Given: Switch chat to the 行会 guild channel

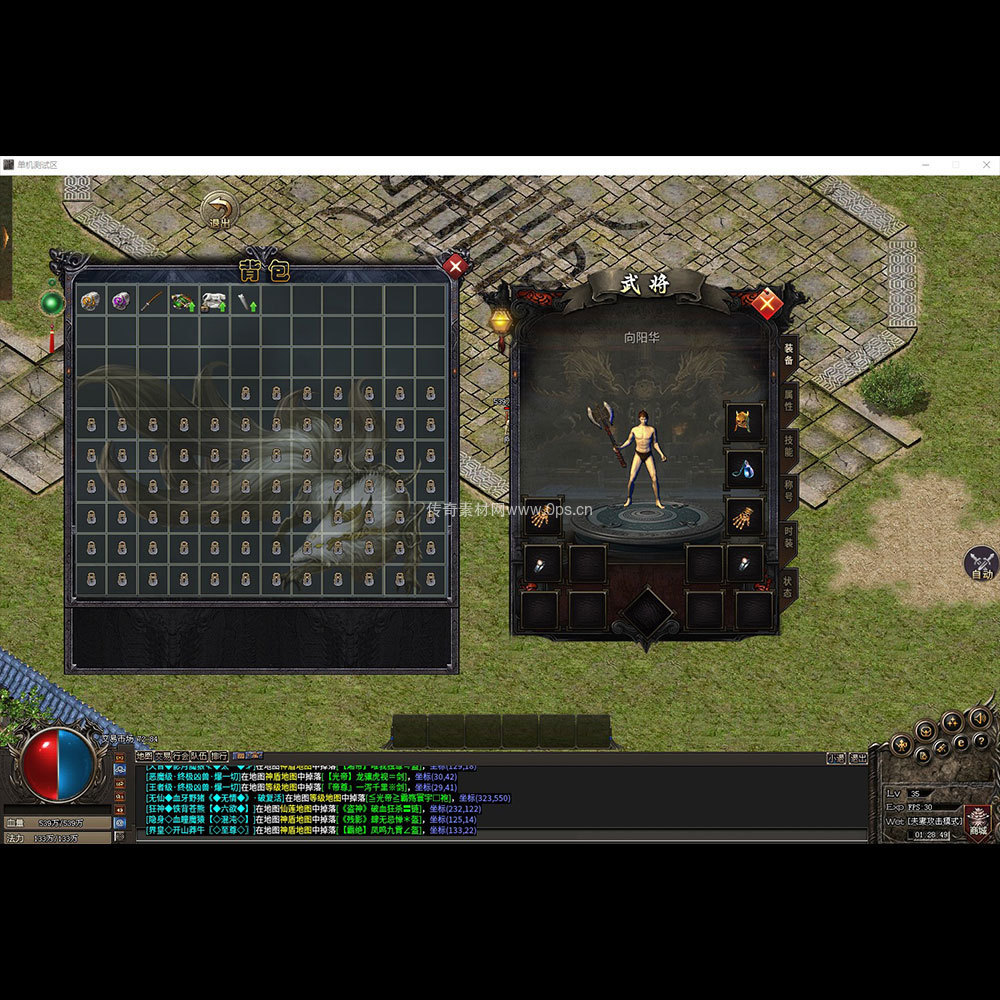Looking at the screenshot, I should [x=181, y=756].
